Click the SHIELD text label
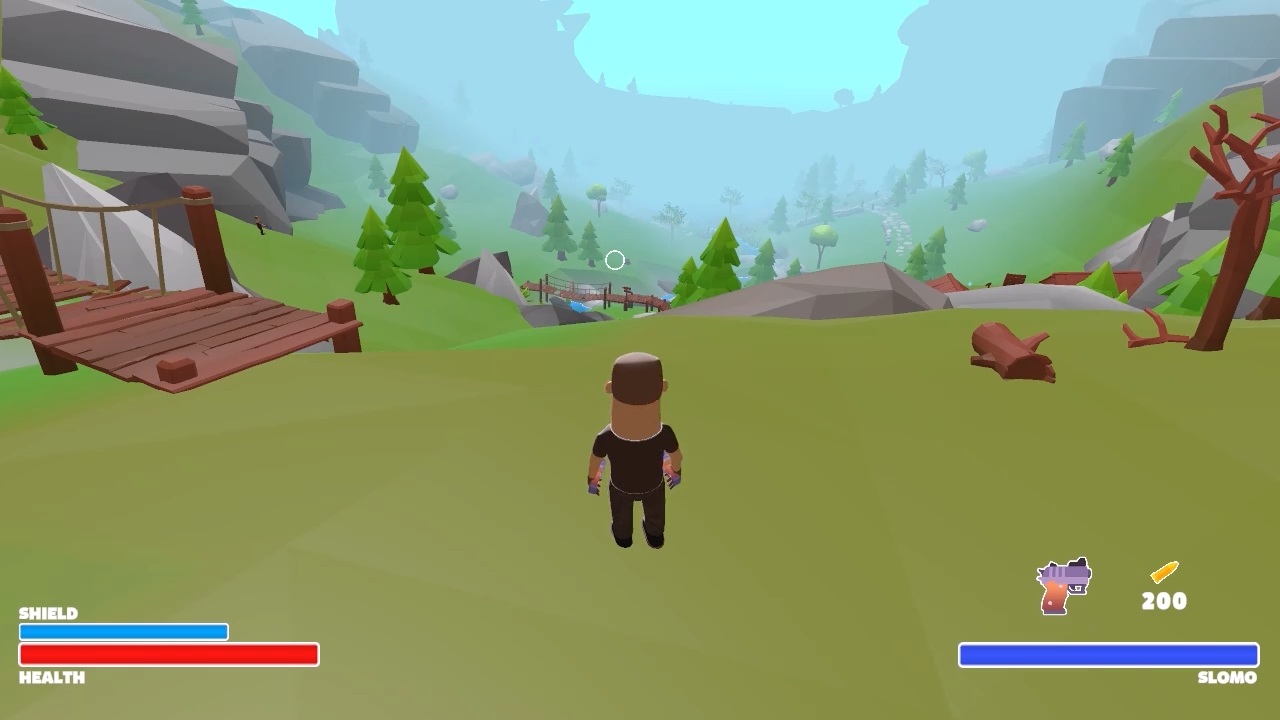 [x=48, y=614]
